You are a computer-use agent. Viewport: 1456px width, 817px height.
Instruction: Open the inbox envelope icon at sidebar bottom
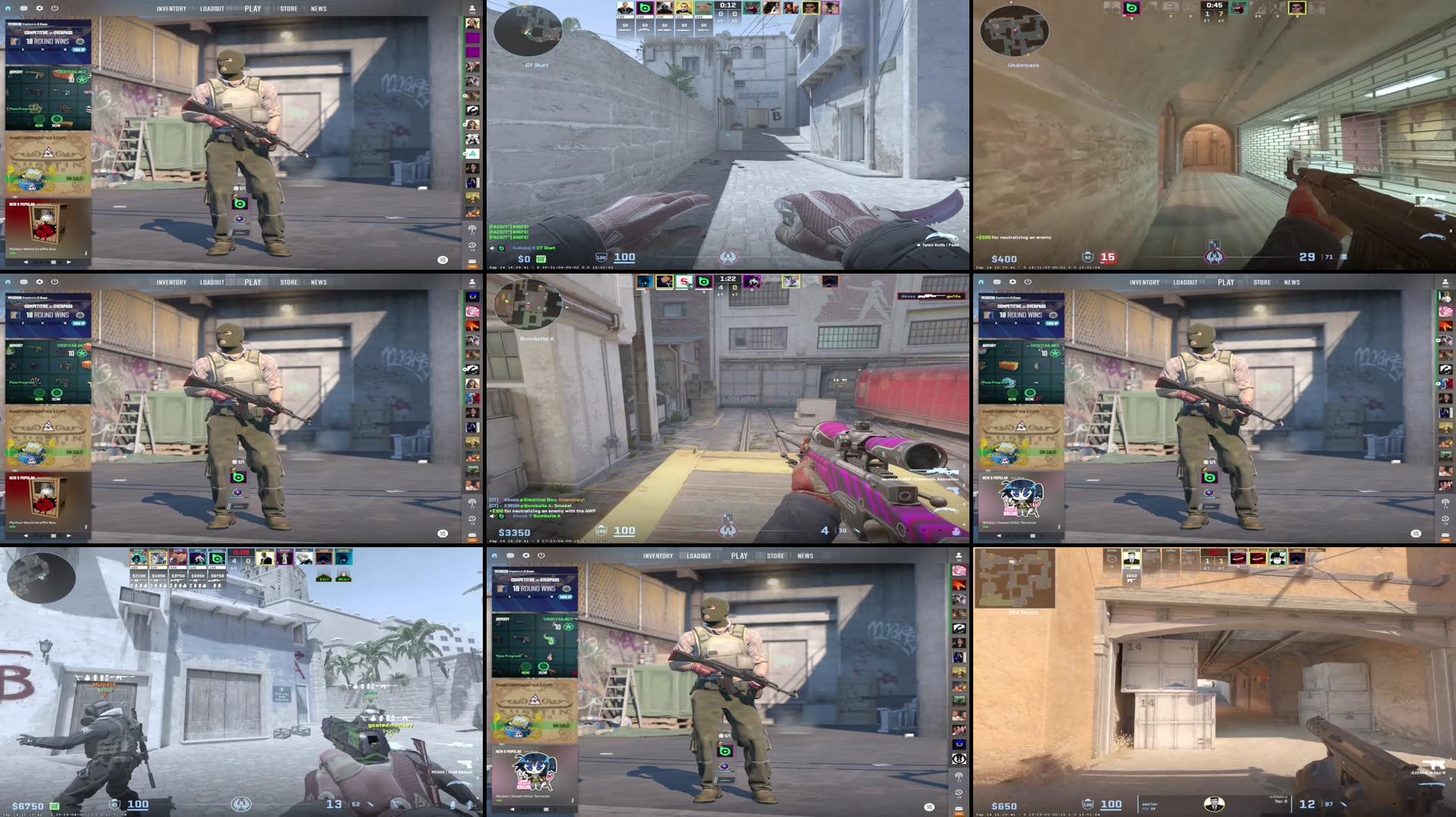coord(471,261)
